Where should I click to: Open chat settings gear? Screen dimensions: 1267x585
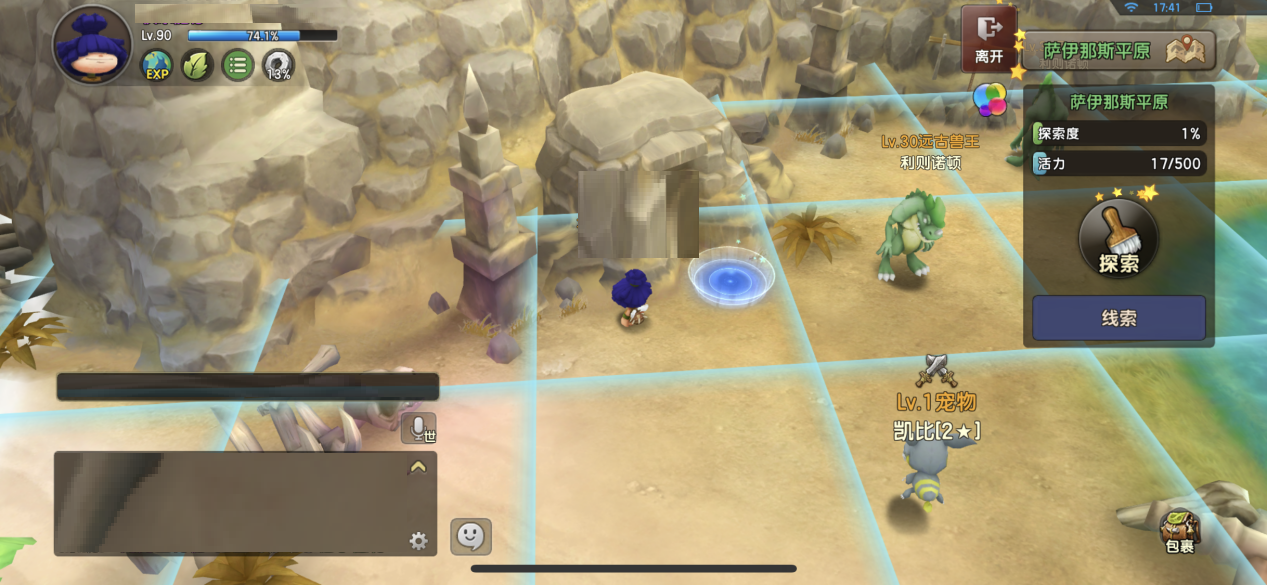(418, 541)
